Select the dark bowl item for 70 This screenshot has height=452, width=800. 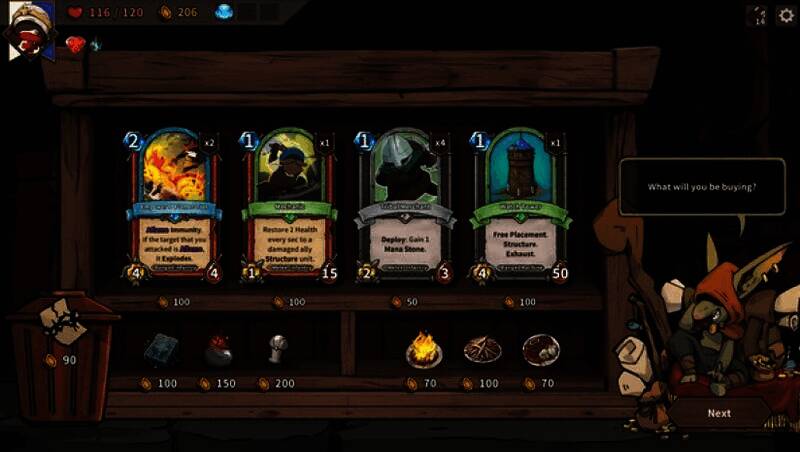click(541, 349)
